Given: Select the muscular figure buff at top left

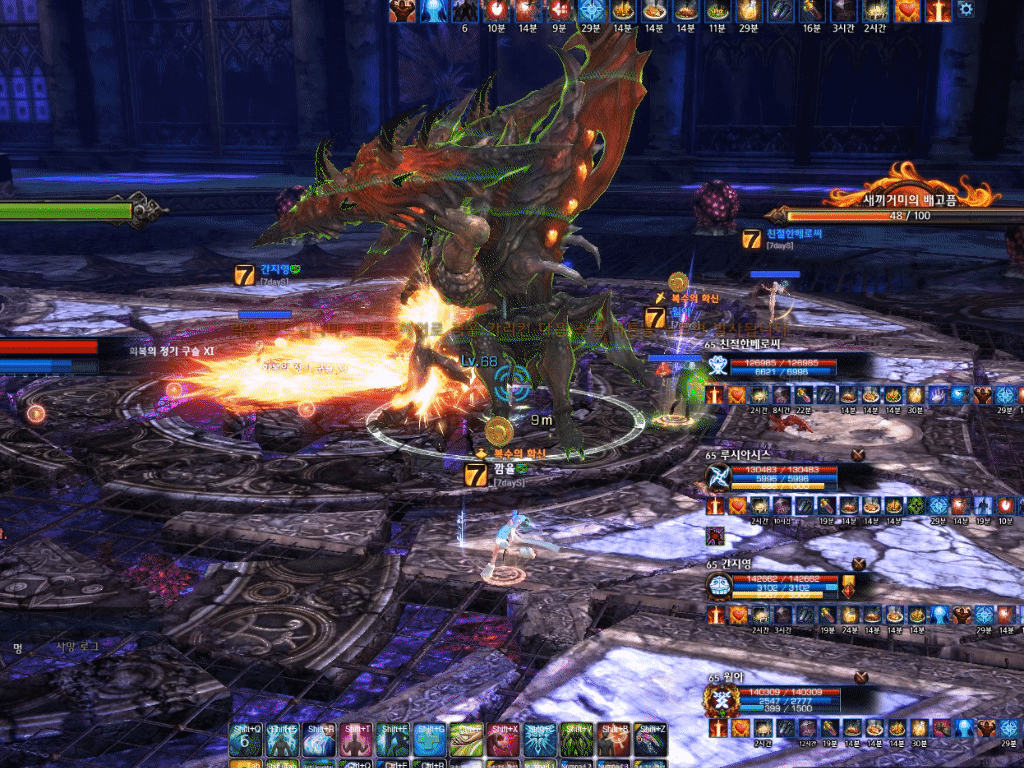Looking at the screenshot, I should pos(404,10).
